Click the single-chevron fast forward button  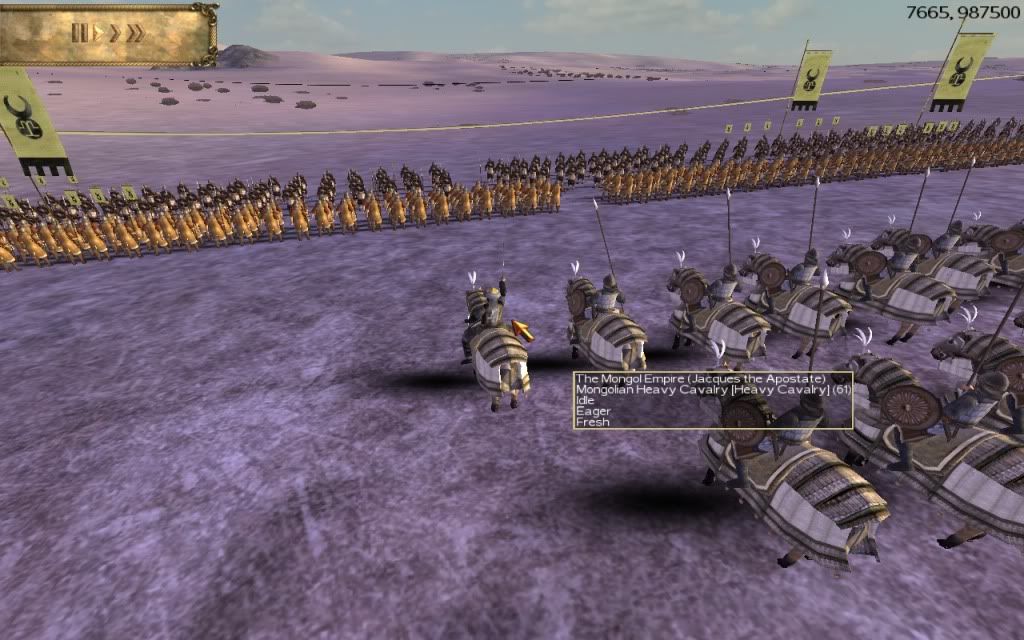pos(114,33)
